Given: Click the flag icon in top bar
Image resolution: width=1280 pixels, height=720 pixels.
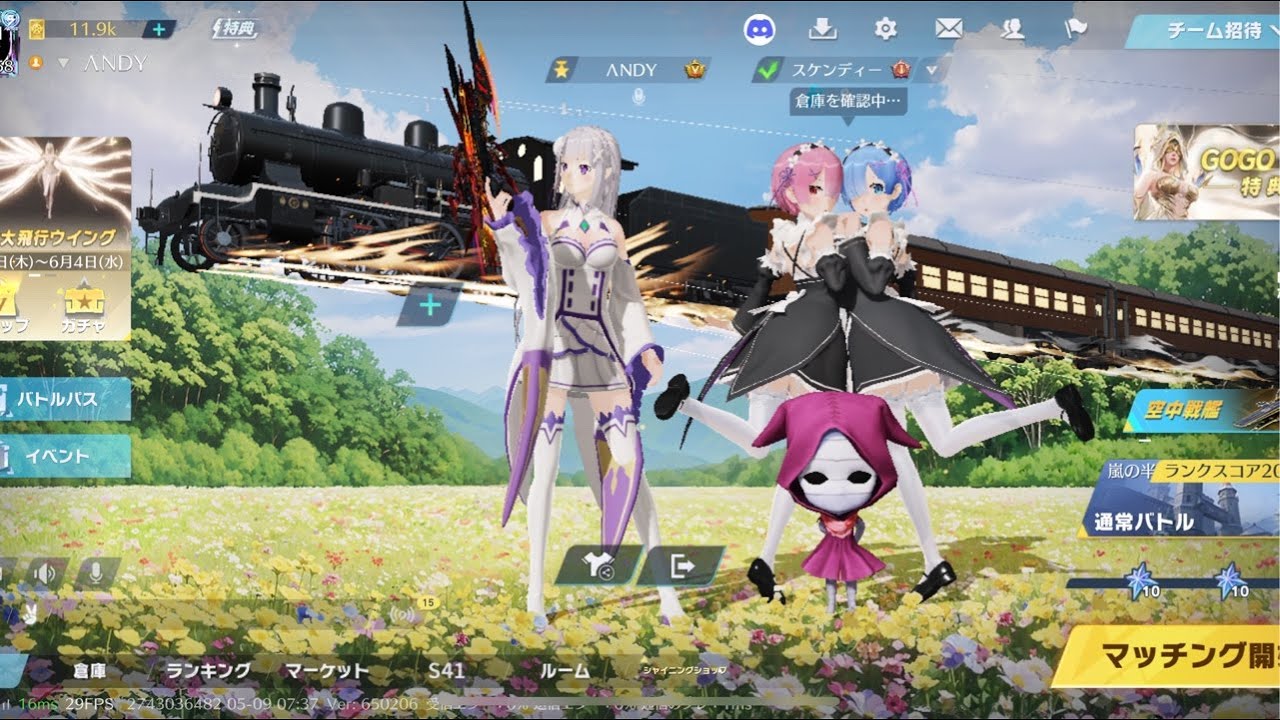Looking at the screenshot, I should [x=1075, y=29].
